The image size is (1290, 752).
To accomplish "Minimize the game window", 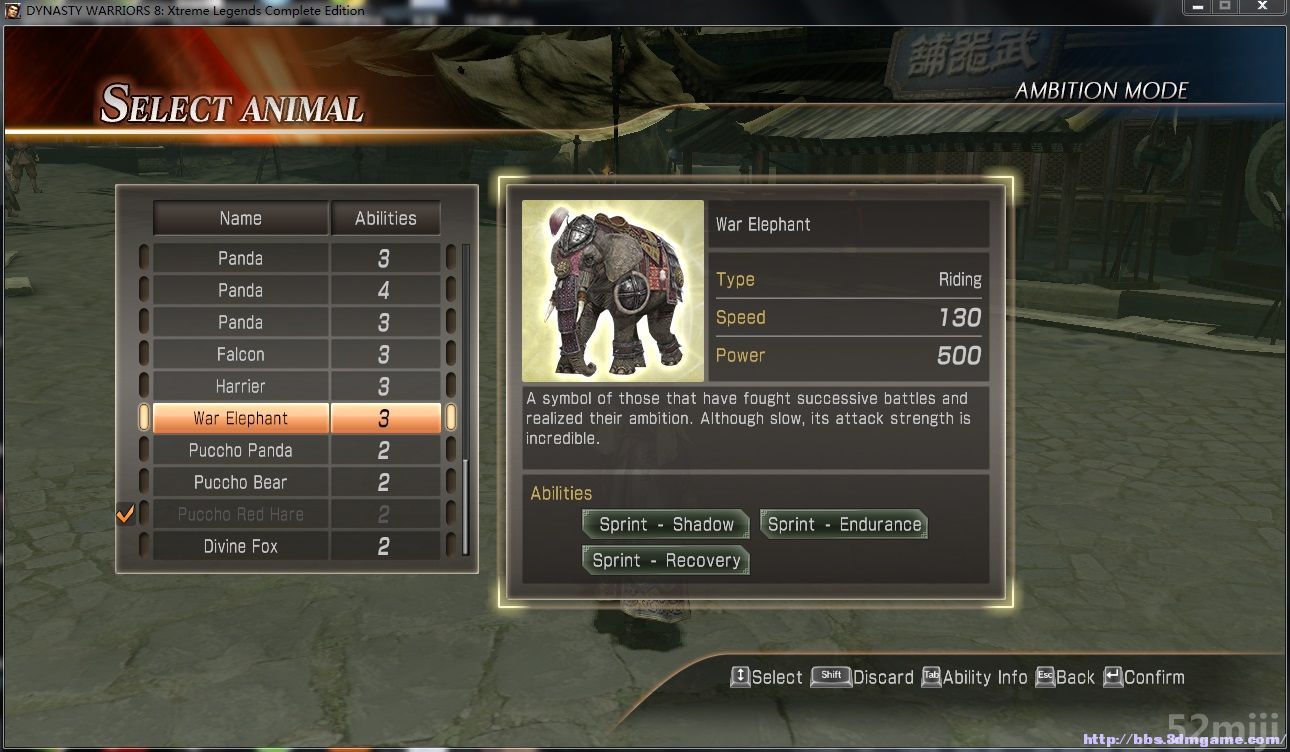I will (x=1198, y=8).
